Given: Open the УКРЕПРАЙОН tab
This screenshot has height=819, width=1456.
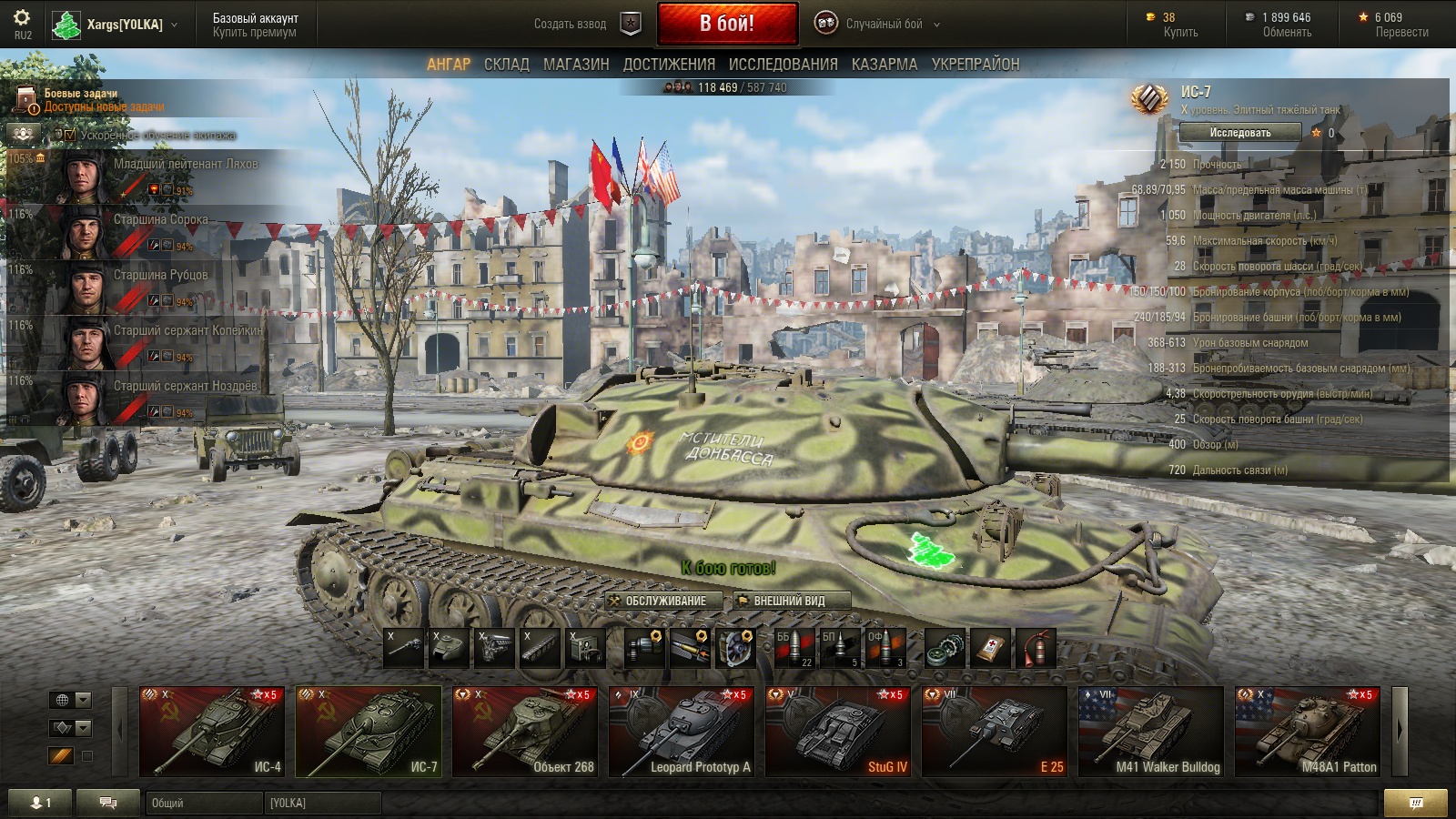Looking at the screenshot, I should 975,65.
